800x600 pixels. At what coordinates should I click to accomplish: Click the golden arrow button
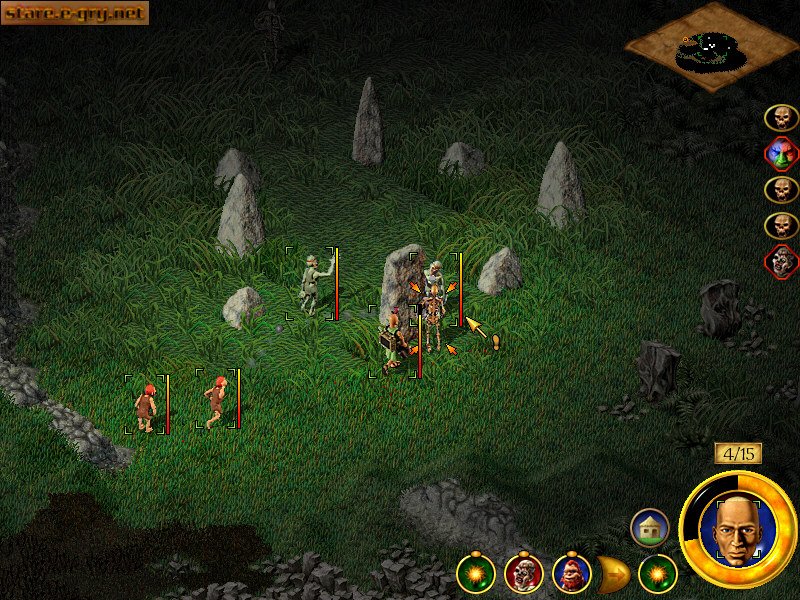[x=613, y=573]
